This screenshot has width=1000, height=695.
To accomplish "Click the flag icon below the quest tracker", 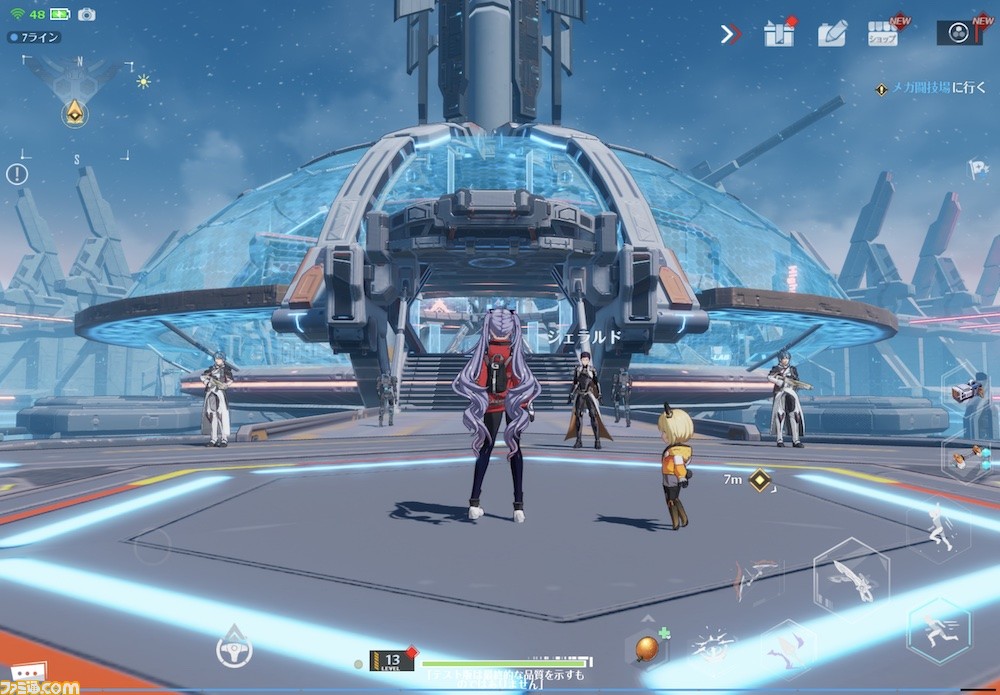I will pos(977,170).
